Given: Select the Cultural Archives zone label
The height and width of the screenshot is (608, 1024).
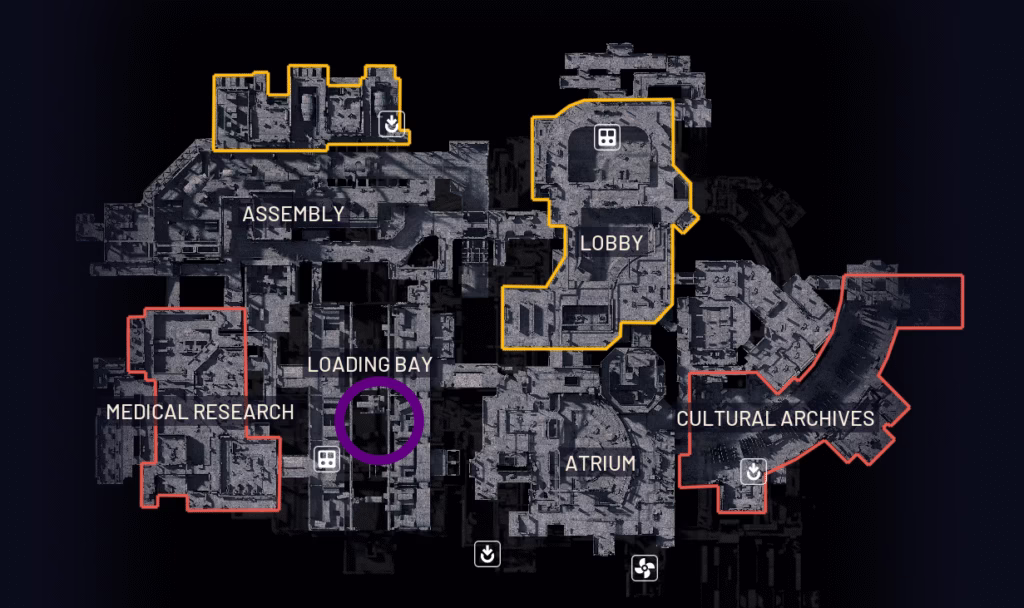Looking at the screenshot, I should pos(776,418).
